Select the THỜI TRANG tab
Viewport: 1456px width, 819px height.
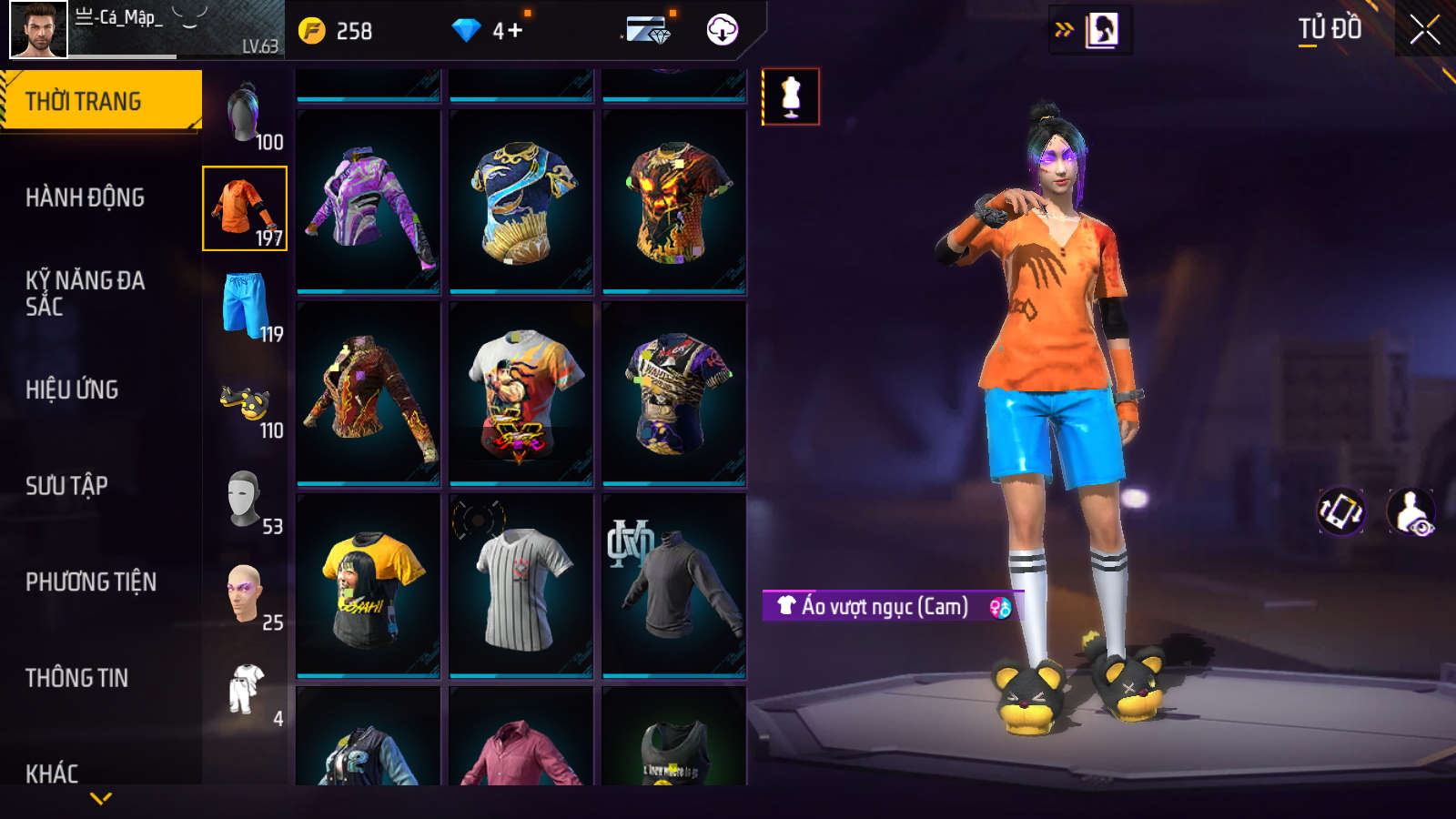(101, 101)
